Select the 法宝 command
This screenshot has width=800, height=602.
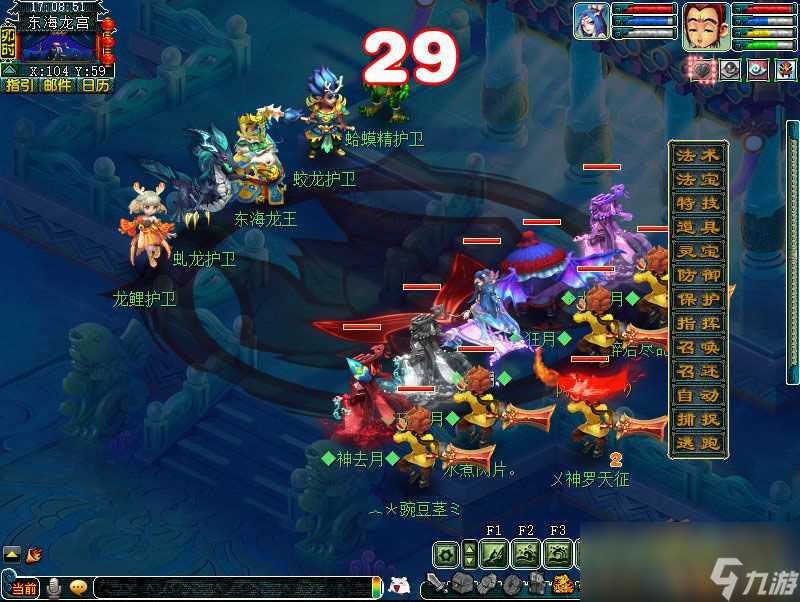(698, 180)
